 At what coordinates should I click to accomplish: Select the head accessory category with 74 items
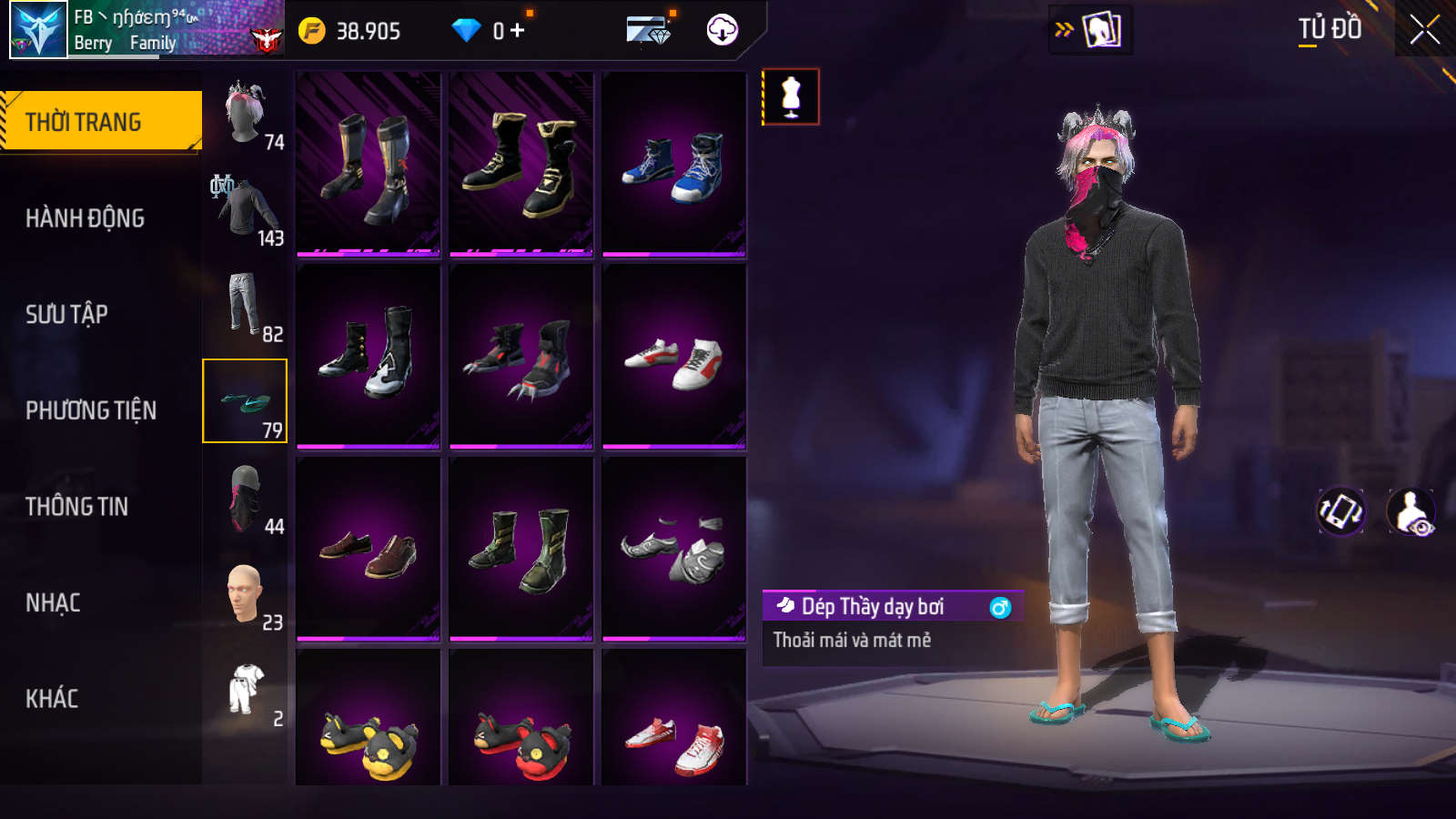[x=246, y=115]
